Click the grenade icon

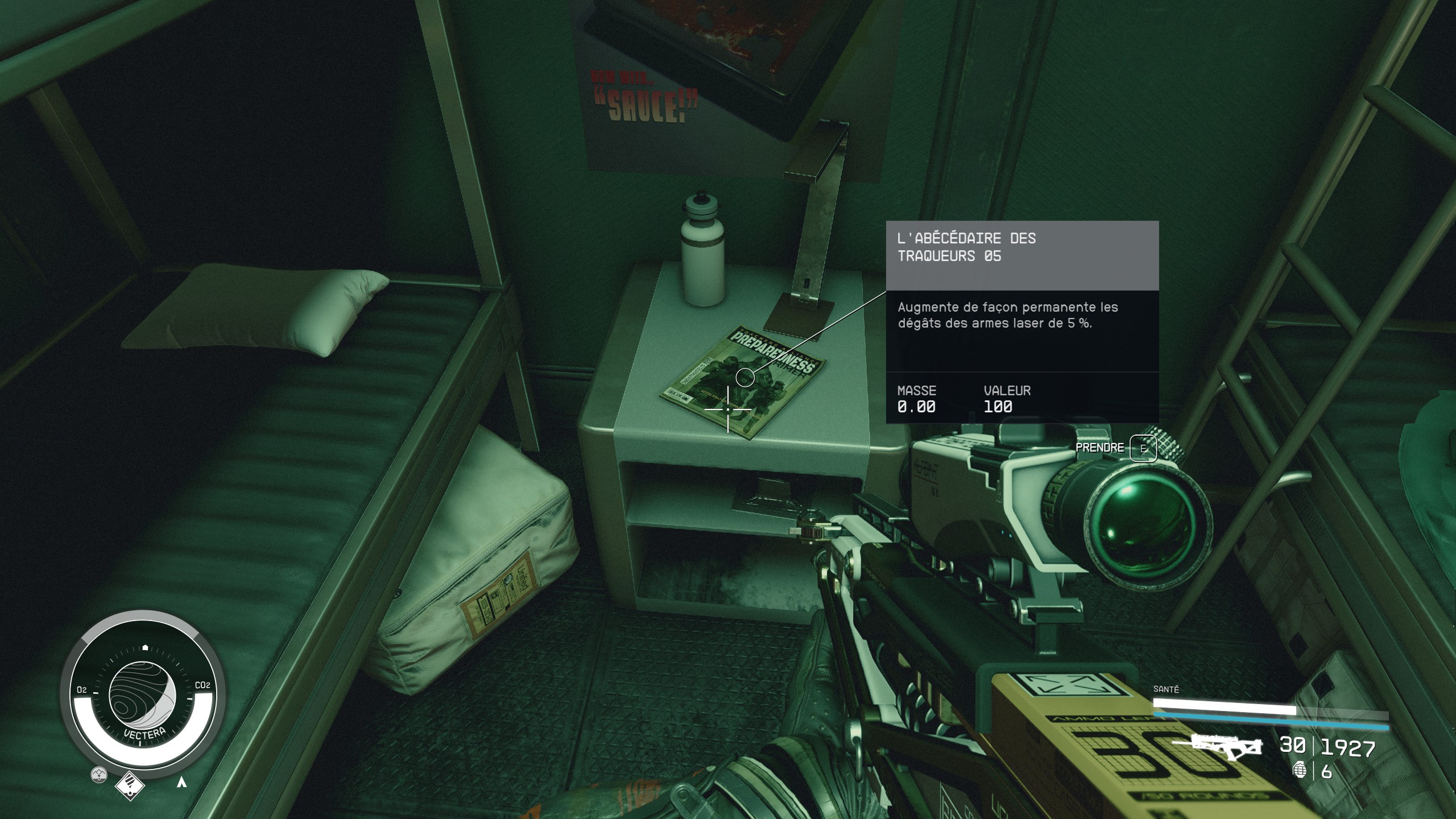1300,771
